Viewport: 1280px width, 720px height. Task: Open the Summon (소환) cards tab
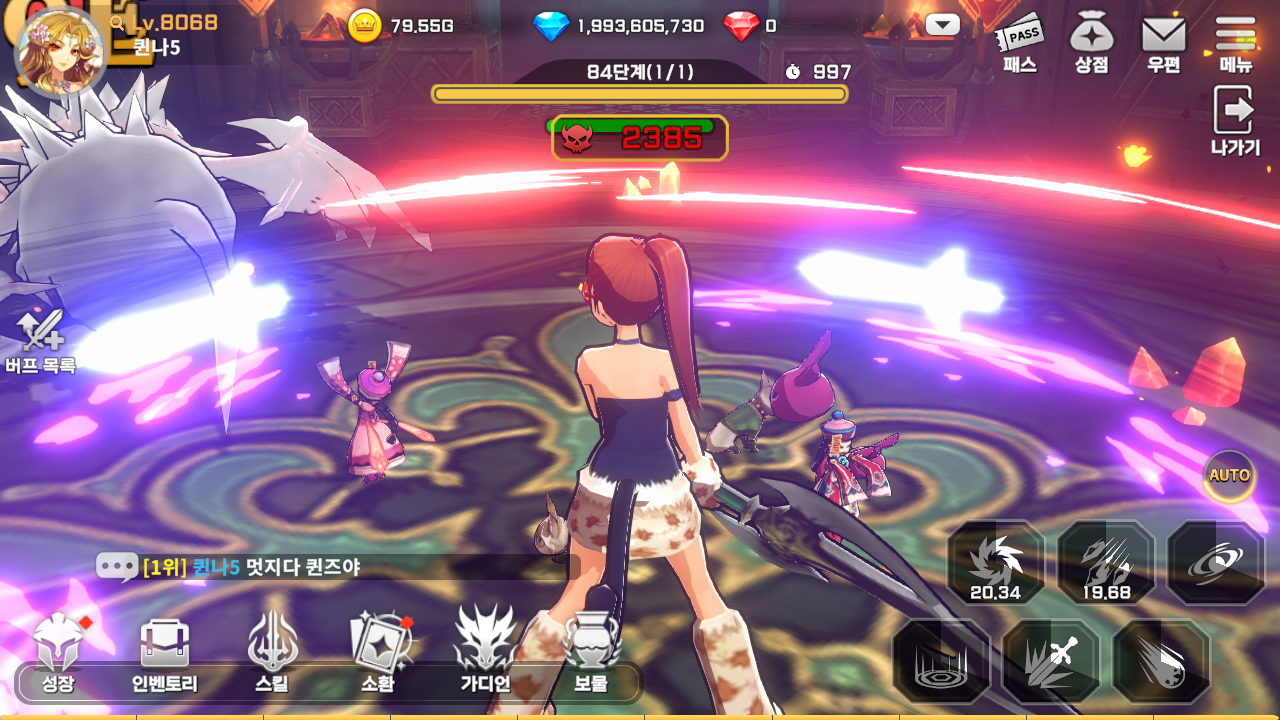pos(378,655)
